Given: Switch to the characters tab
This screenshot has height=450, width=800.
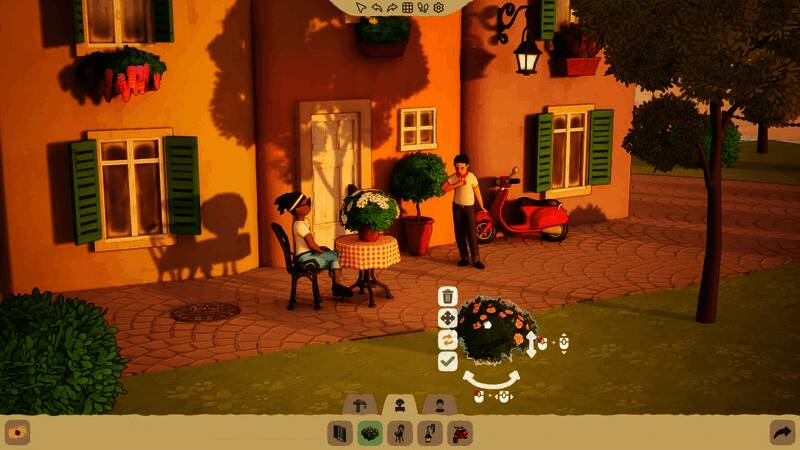Looking at the screenshot, I should point(437,405).
